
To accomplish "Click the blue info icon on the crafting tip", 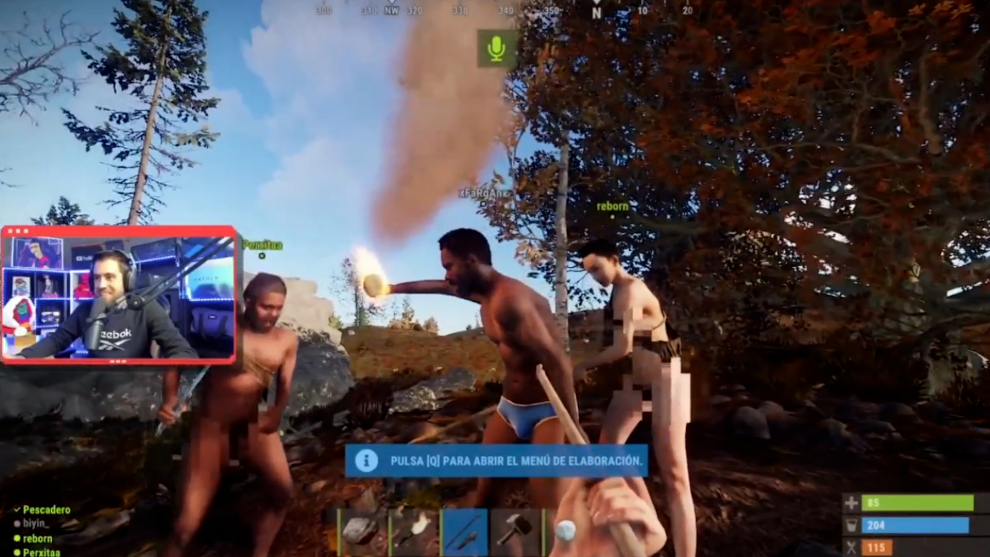I will pos(366,460).
